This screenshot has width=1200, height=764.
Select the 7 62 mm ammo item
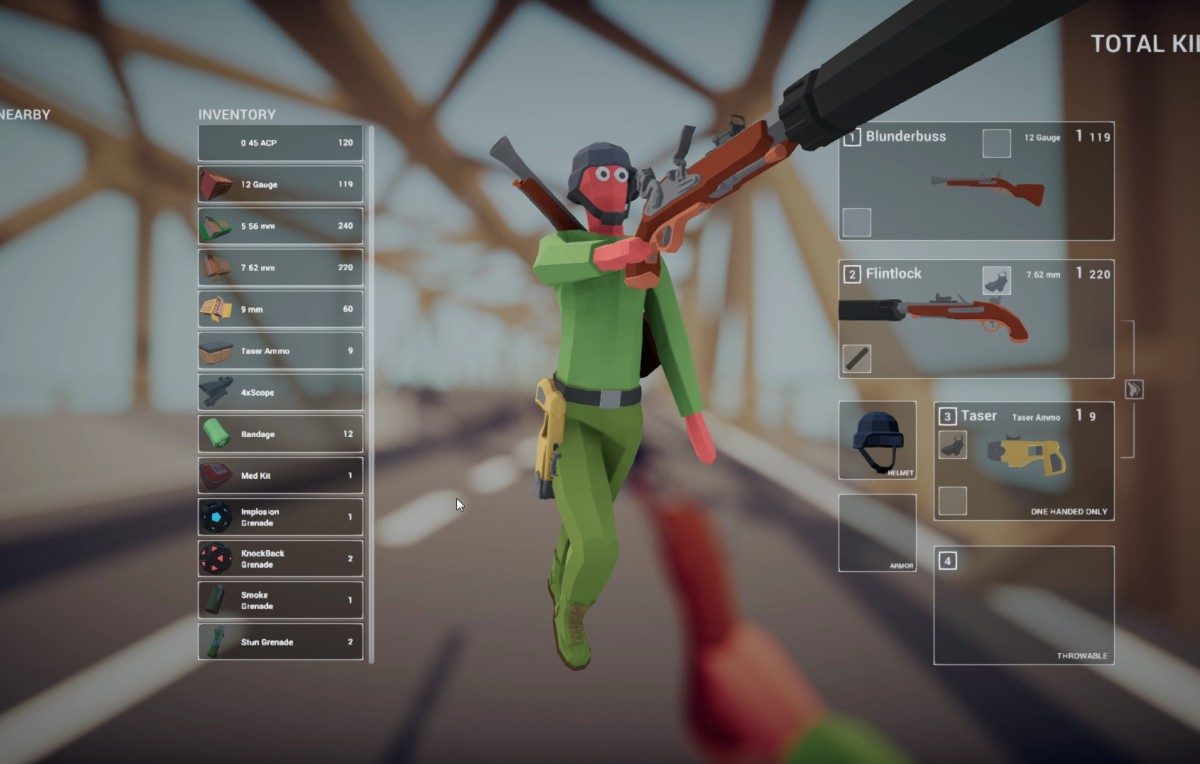280,268
